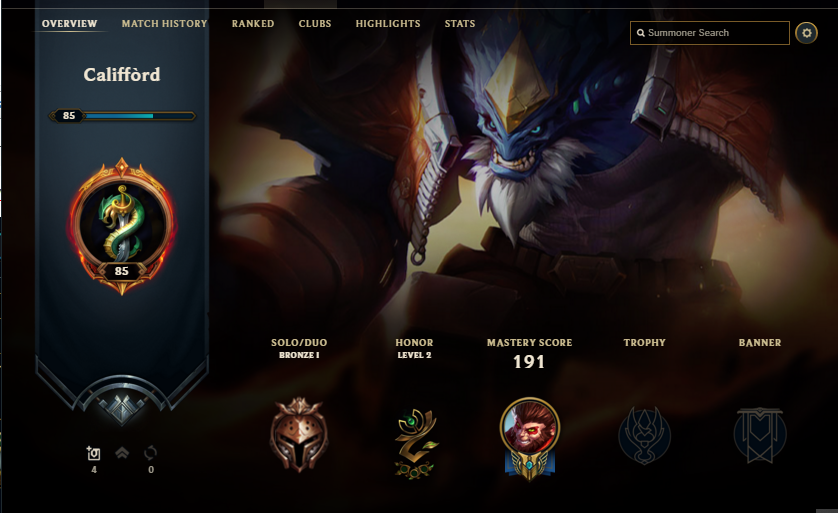The image size is (838, 513).
Task: Click the level 85 summoner icon
Action: coord(121,227)
